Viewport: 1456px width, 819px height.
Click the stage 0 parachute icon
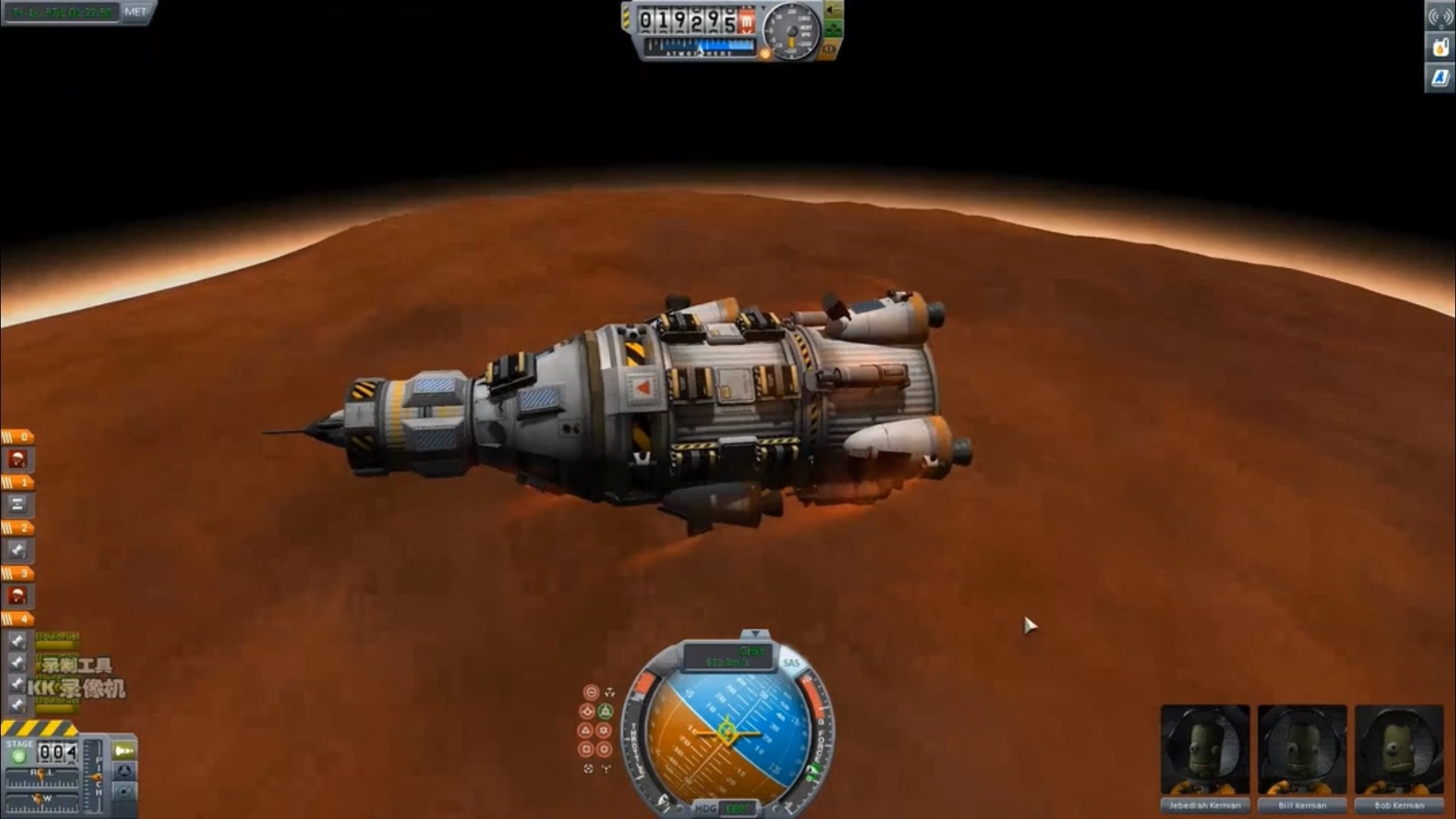pyautogui.click(x=17, y=459)
